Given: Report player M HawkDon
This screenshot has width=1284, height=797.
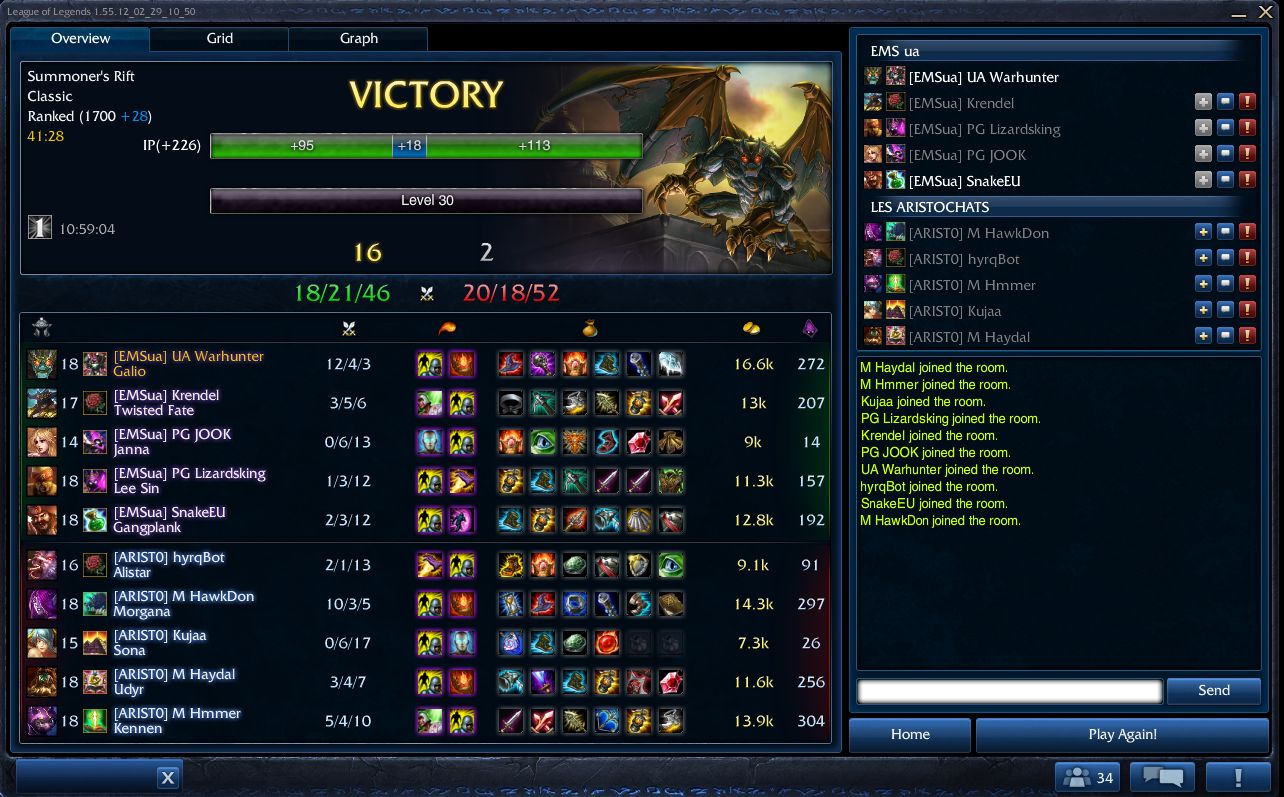Looking at the screenshot, I should [x=1247, y=233].
